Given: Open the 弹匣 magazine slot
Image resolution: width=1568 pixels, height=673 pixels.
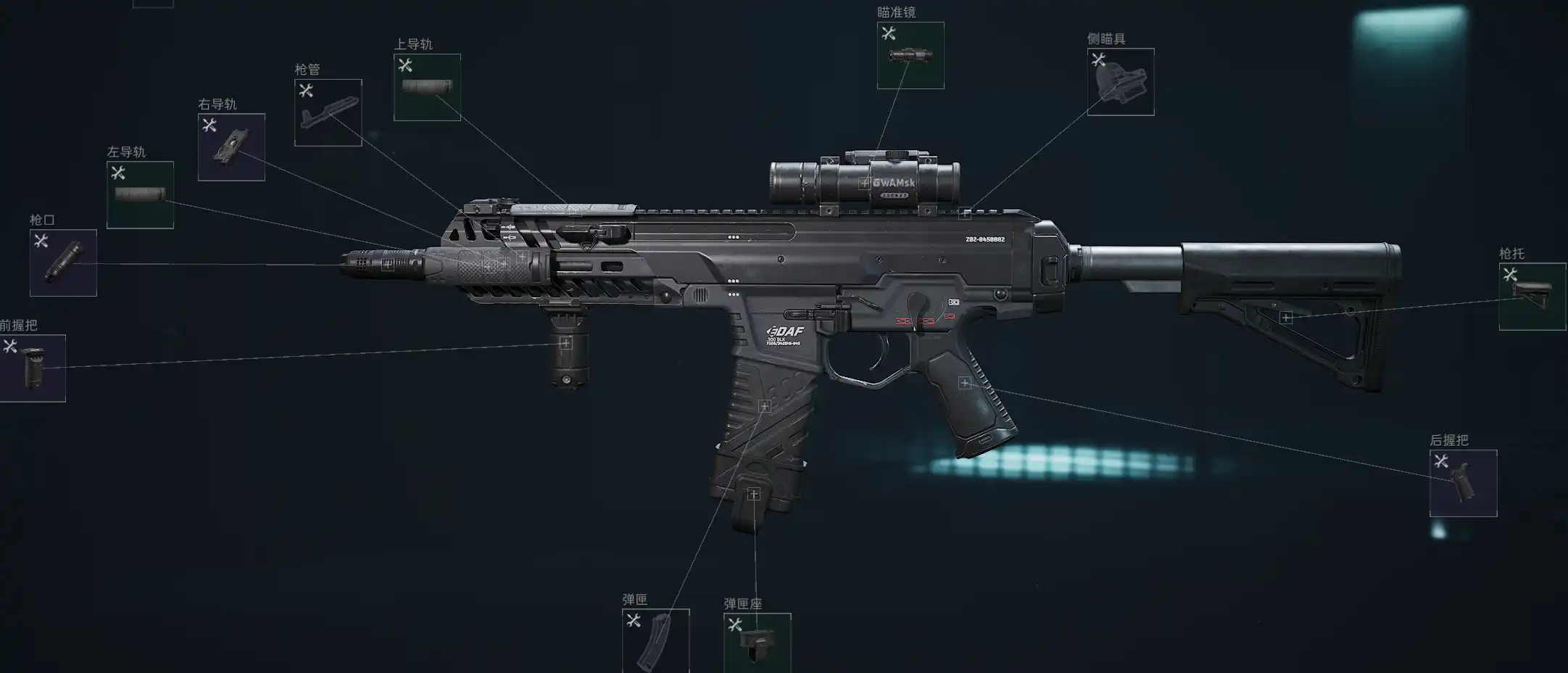Looking at the screenshot, I should (655, 641).
